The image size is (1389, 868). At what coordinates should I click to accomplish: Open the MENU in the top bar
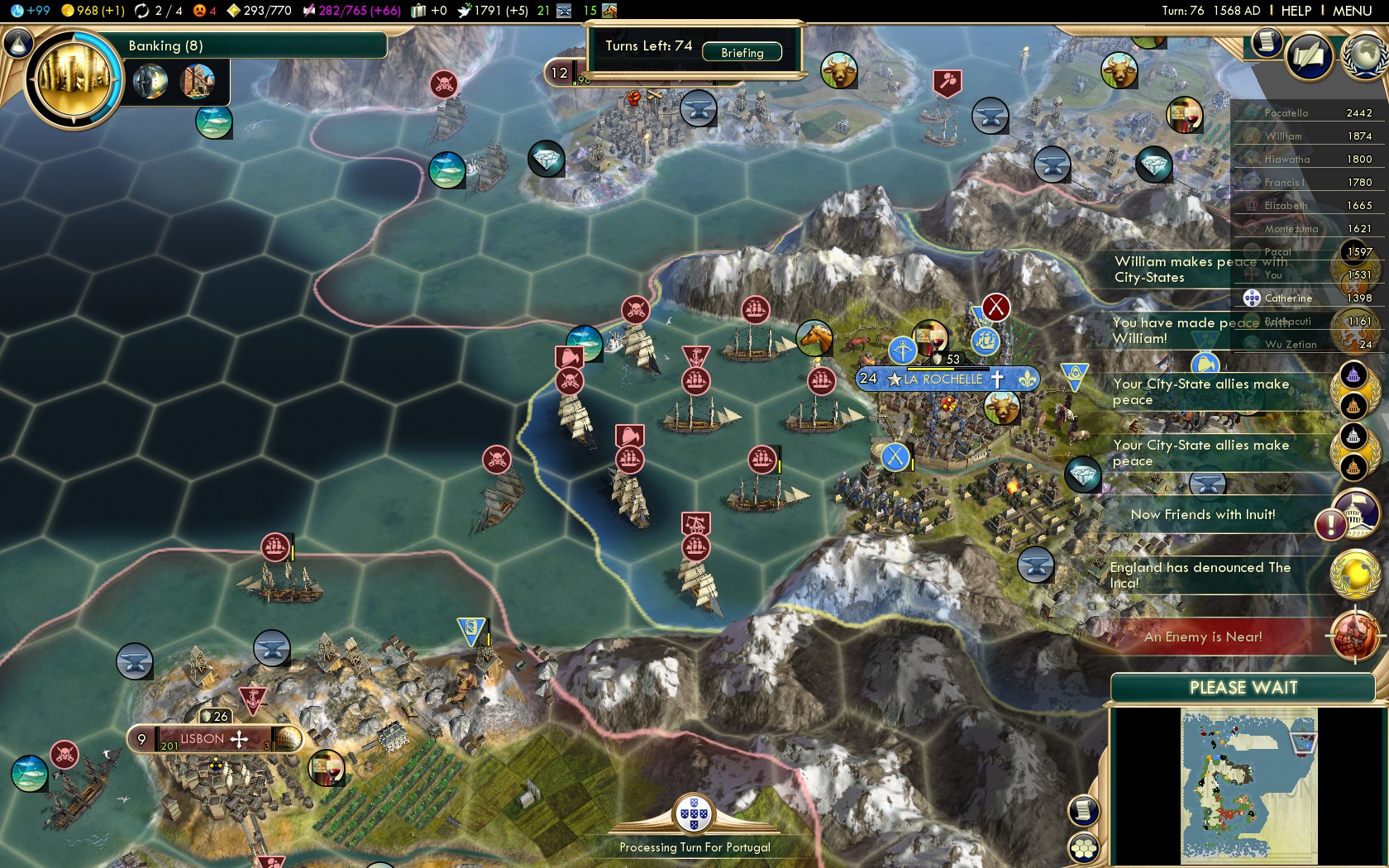[1352, 11]
